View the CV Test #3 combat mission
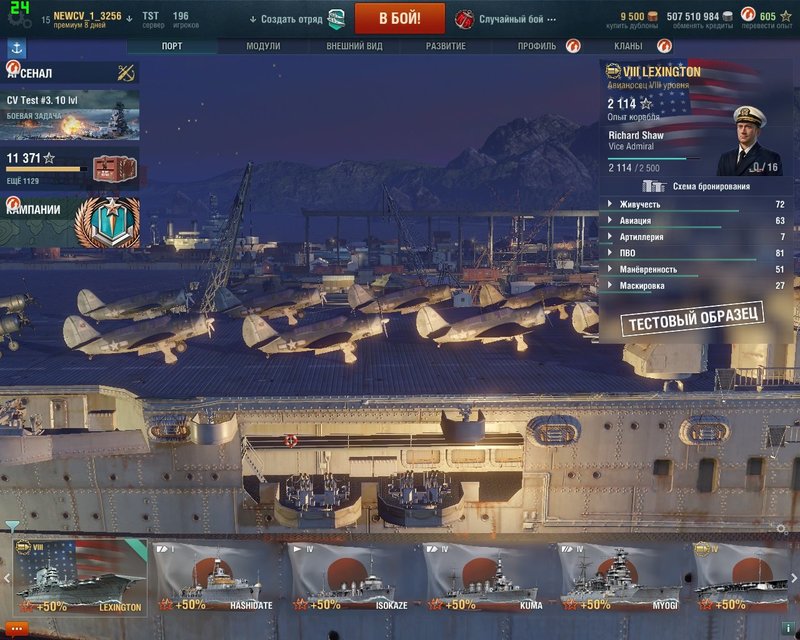800x640 pixels. (x=70, y=114)
